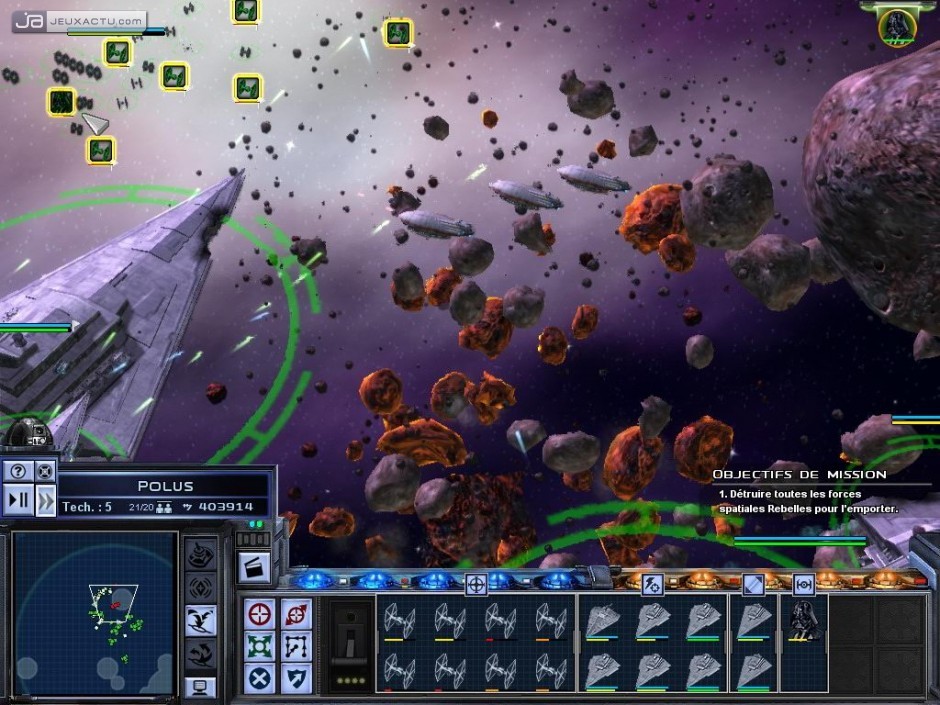
Task: Click the fast-forward double arrow button
Action: 46,500
